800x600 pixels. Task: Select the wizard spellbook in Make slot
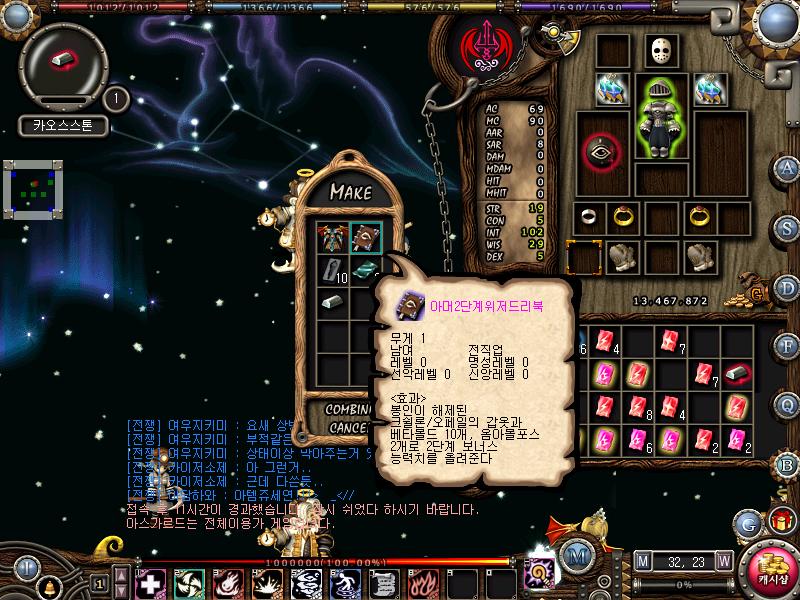[365, 239]
